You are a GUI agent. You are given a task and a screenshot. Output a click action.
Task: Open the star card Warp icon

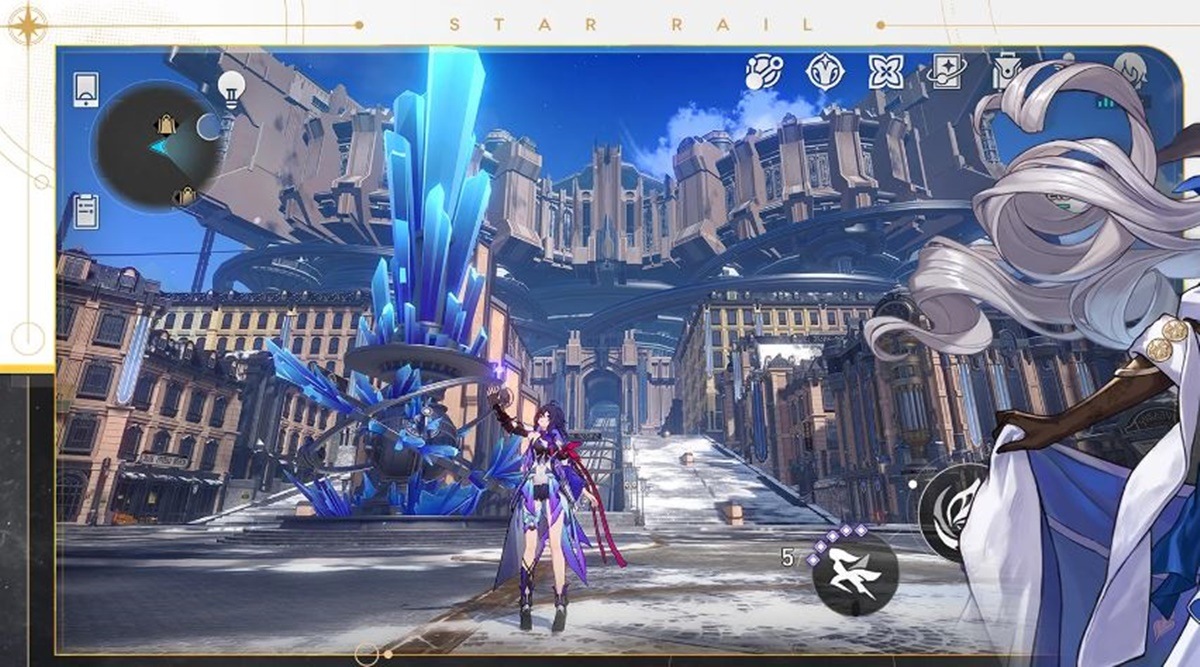947,71
